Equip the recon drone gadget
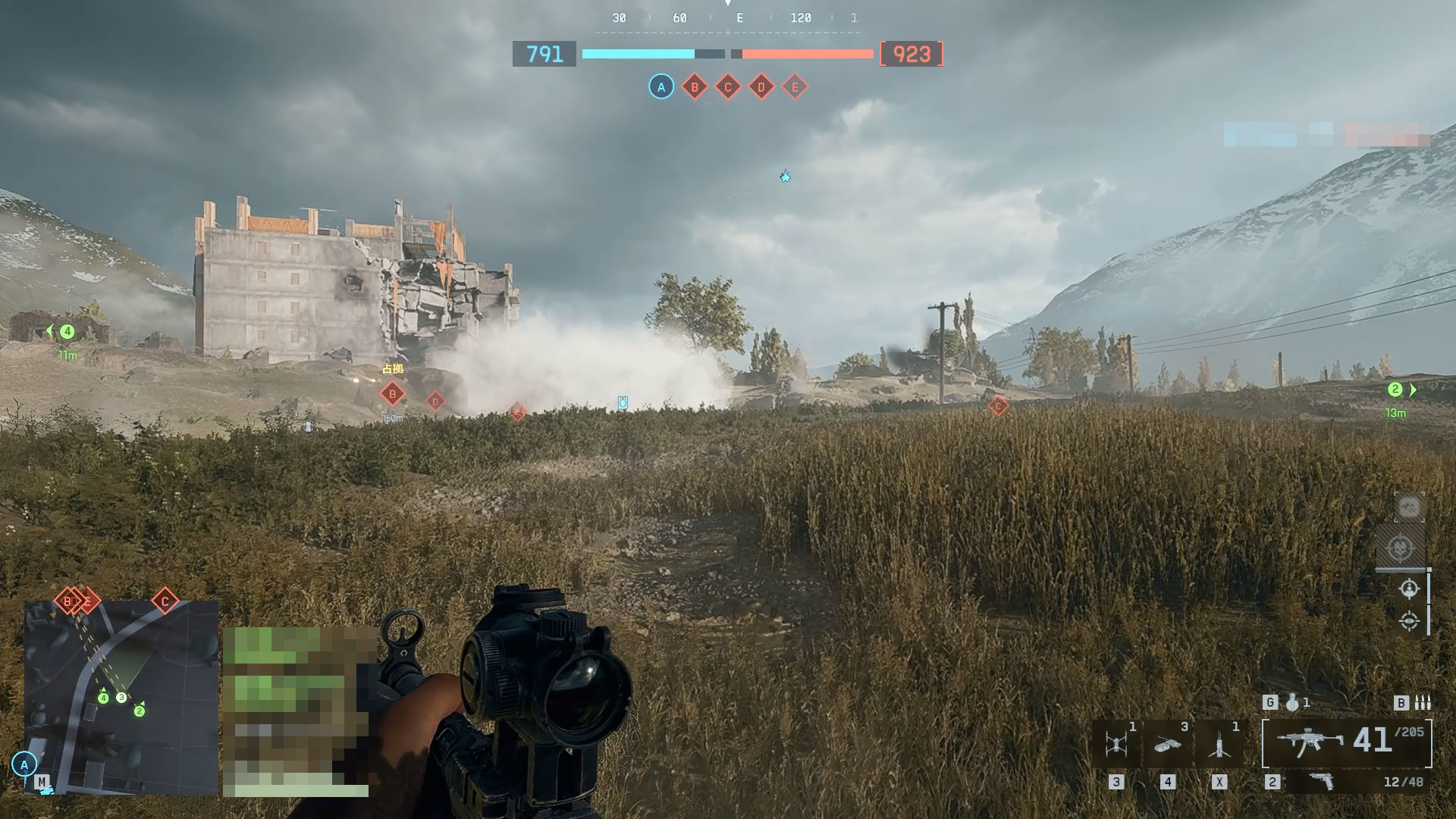Viewport: 1456px width, 819px height. 1115,745
